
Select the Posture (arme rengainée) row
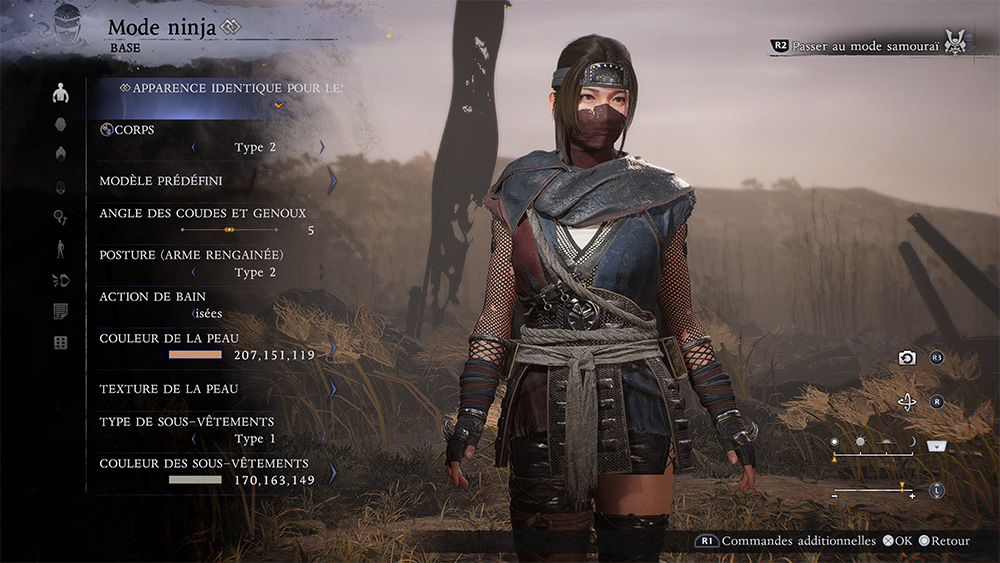coord(210,263)
